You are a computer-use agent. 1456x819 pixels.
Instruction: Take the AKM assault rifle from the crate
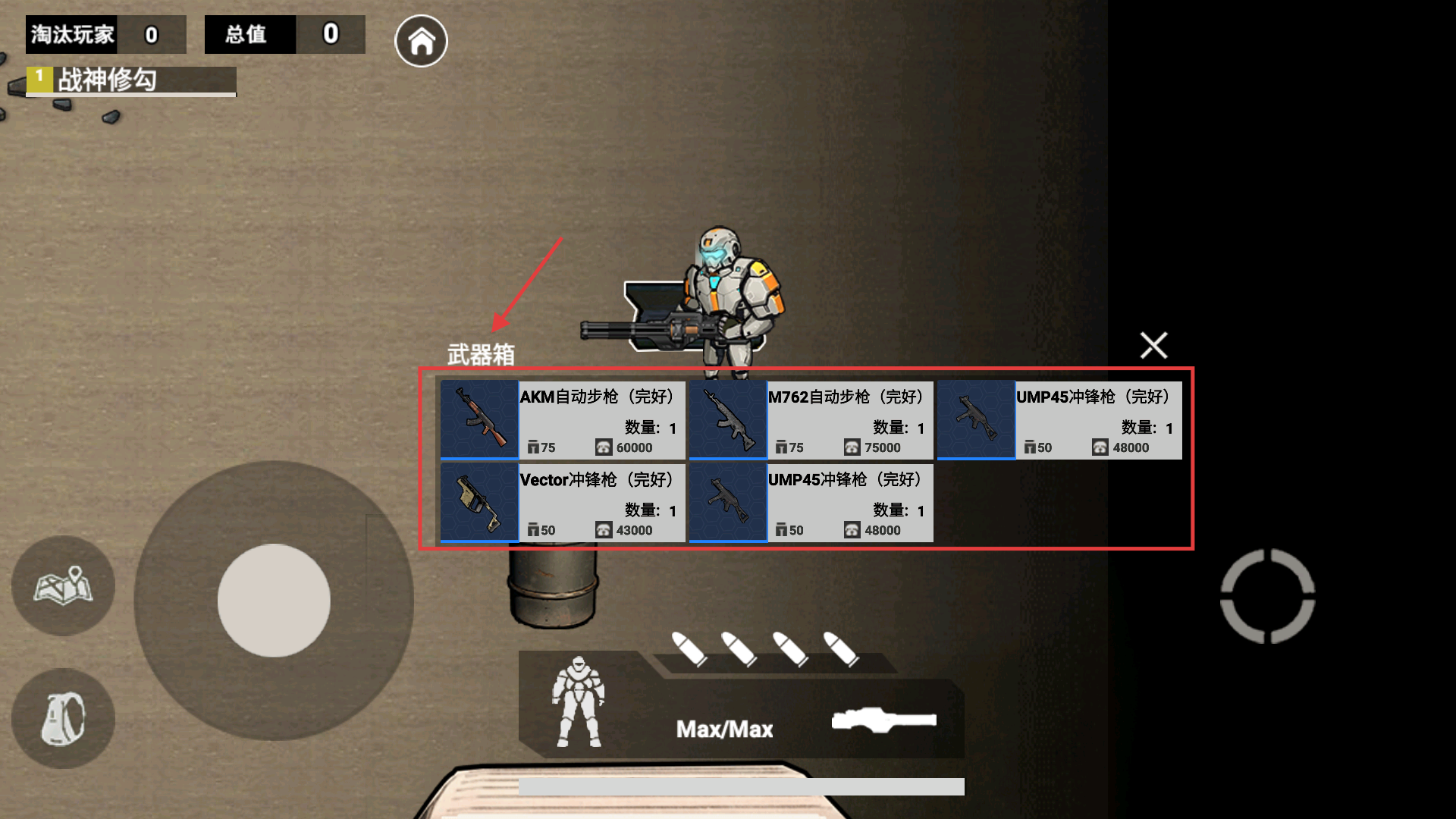coord(563,420)
